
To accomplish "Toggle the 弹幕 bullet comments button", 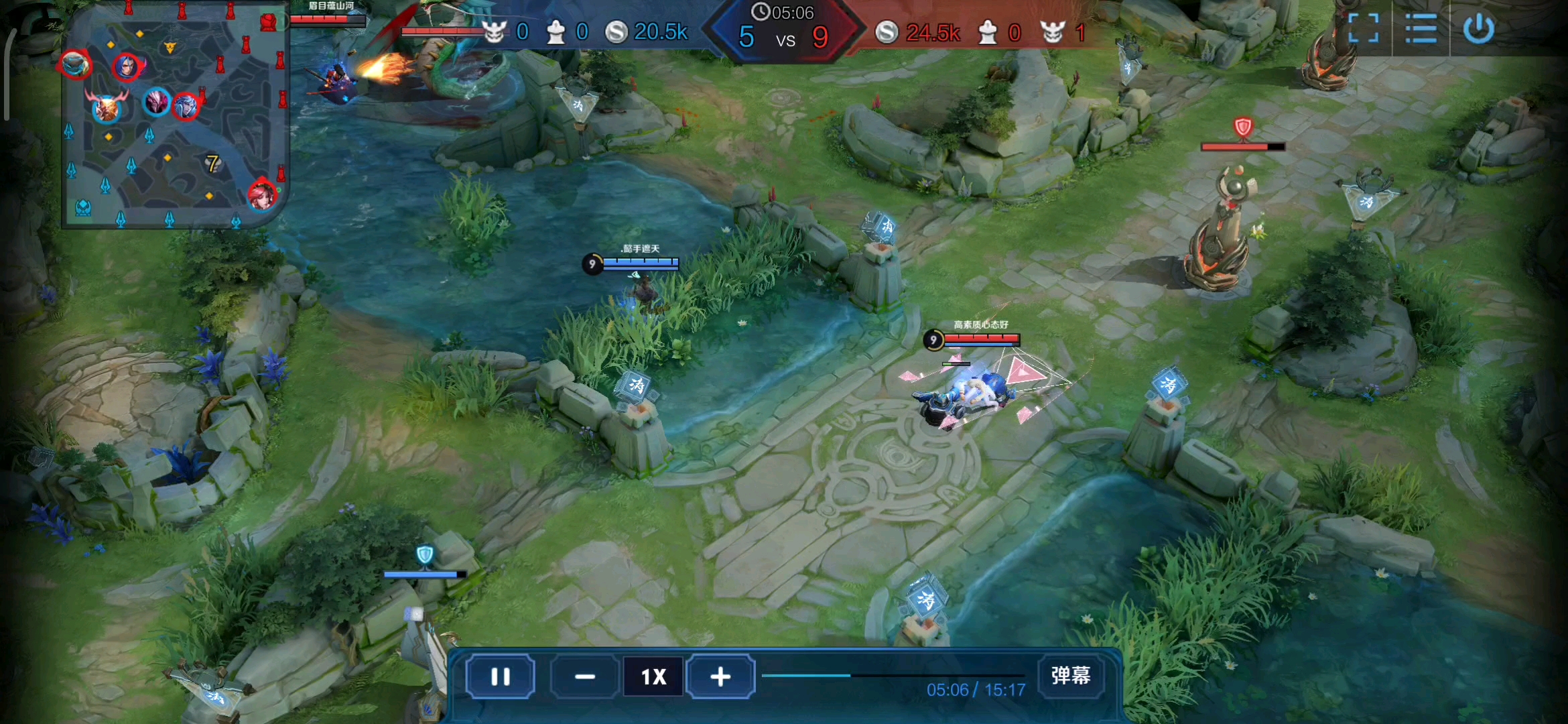I will 1070,676.
